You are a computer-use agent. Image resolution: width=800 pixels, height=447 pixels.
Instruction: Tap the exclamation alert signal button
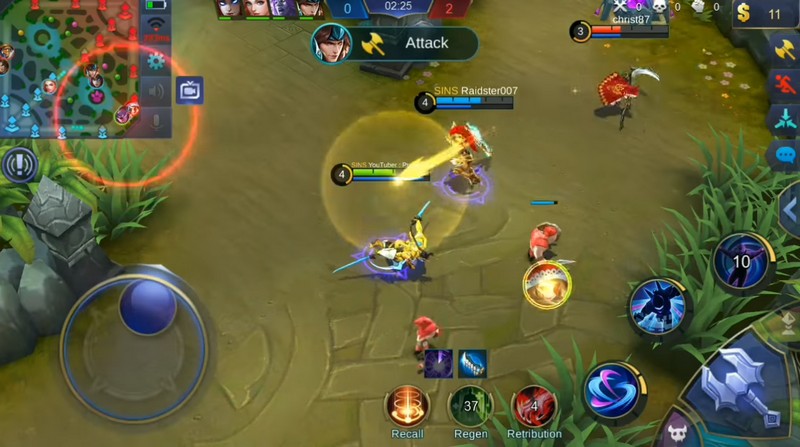pos(17,164)
